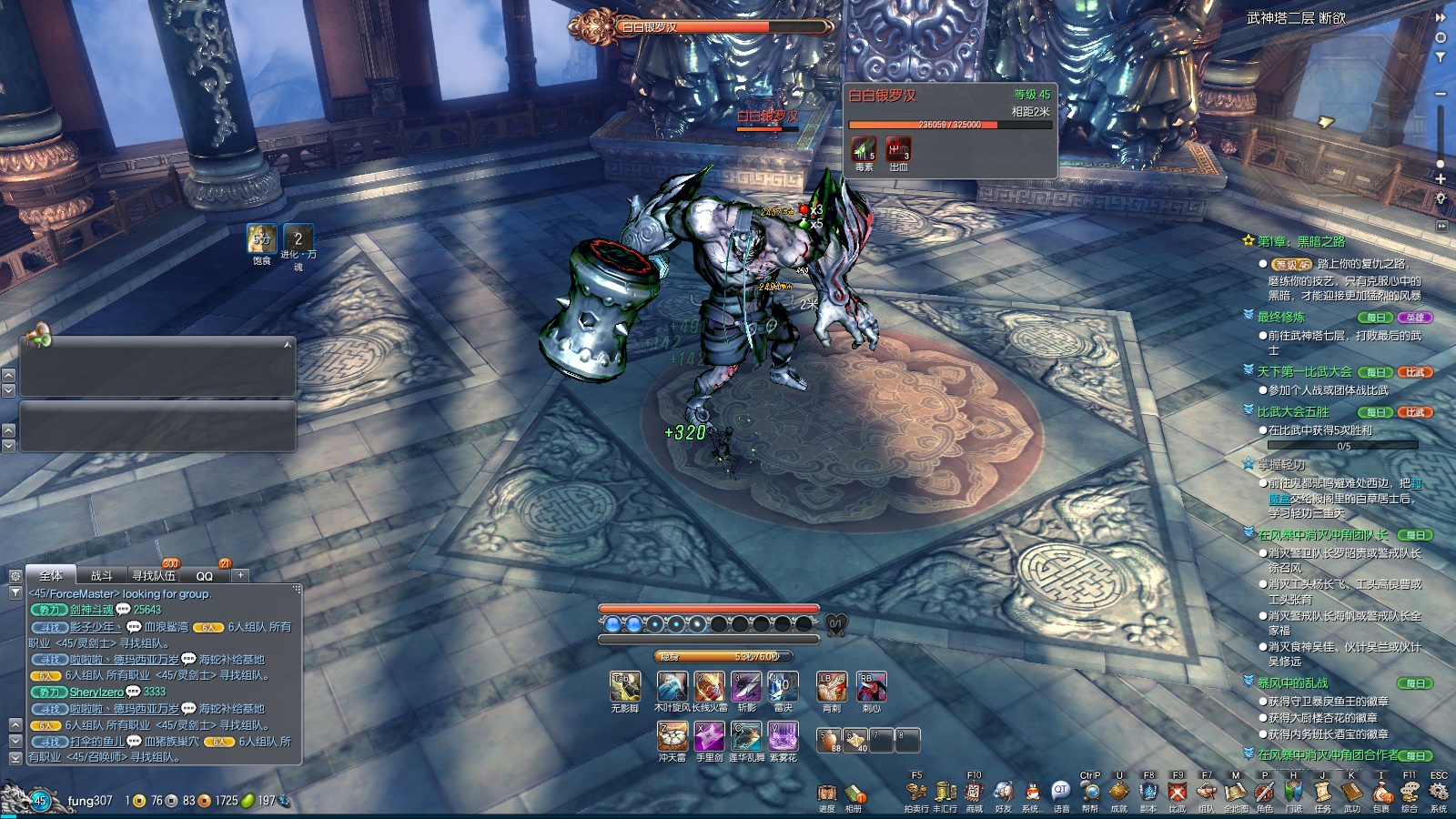Trigger the 冲天雷 skill
Viewport: 1456px width, 819px height.
pos(672,736)
